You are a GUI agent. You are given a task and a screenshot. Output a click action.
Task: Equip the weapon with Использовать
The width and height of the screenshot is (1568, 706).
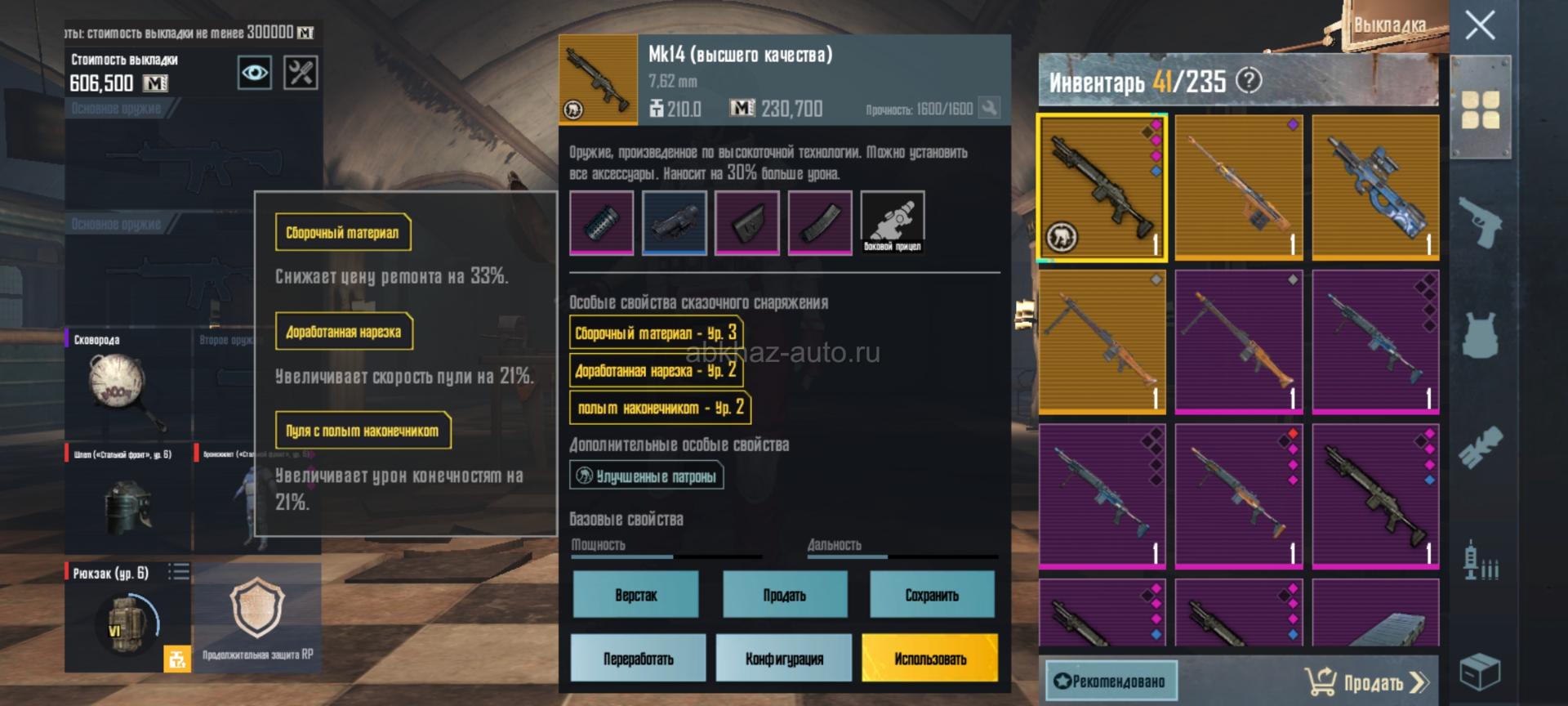[929, 659]
